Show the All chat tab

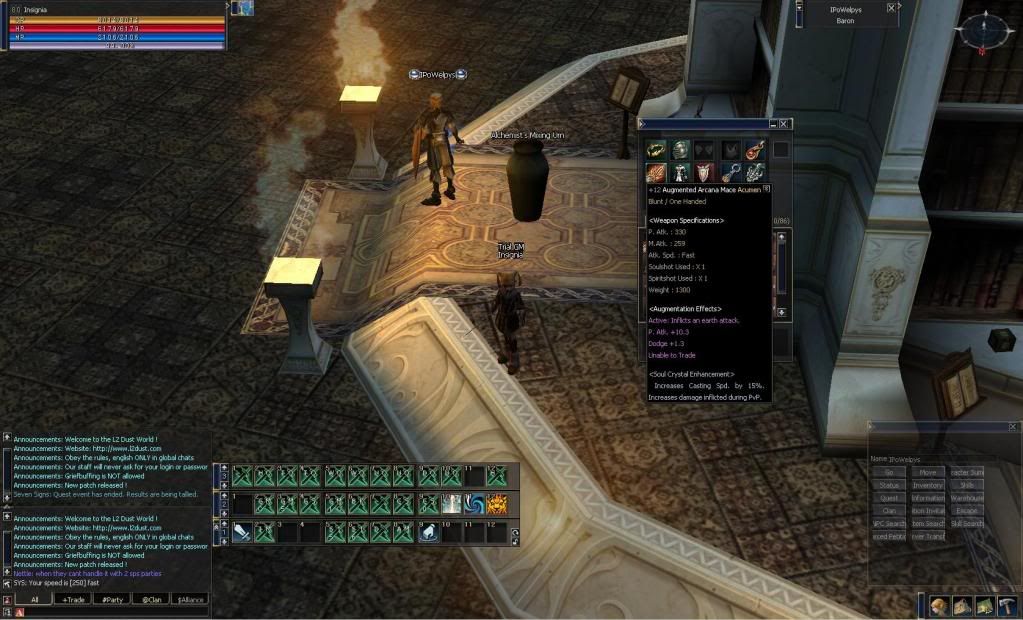[x=34, y=599]
